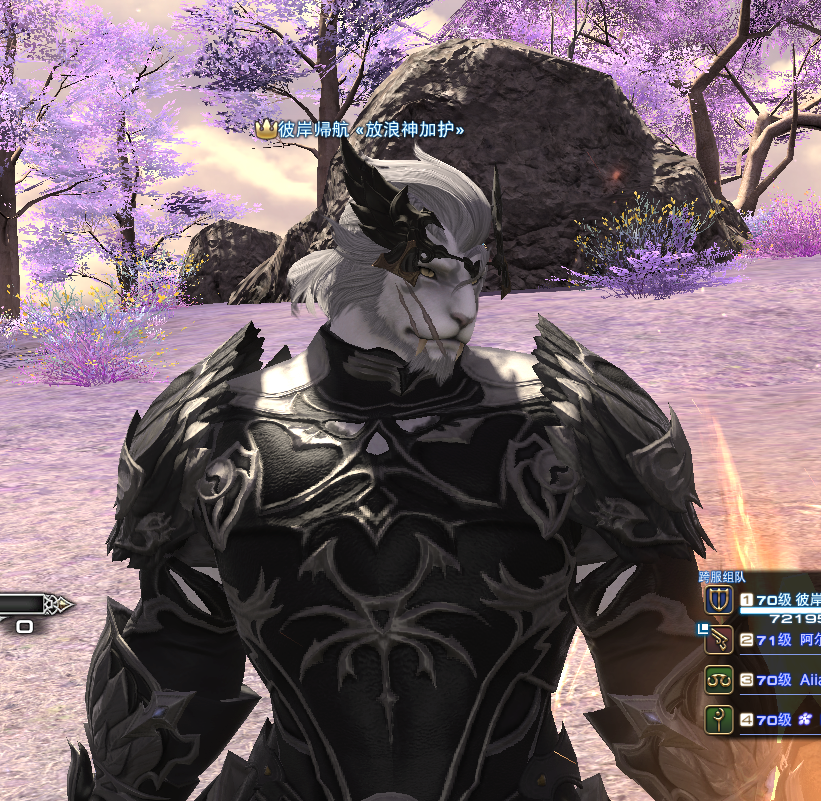The height and width of the screenshot is (801, 821).
Task: Target party member 2, the level 71 player
Action: [x=780, y=640]
